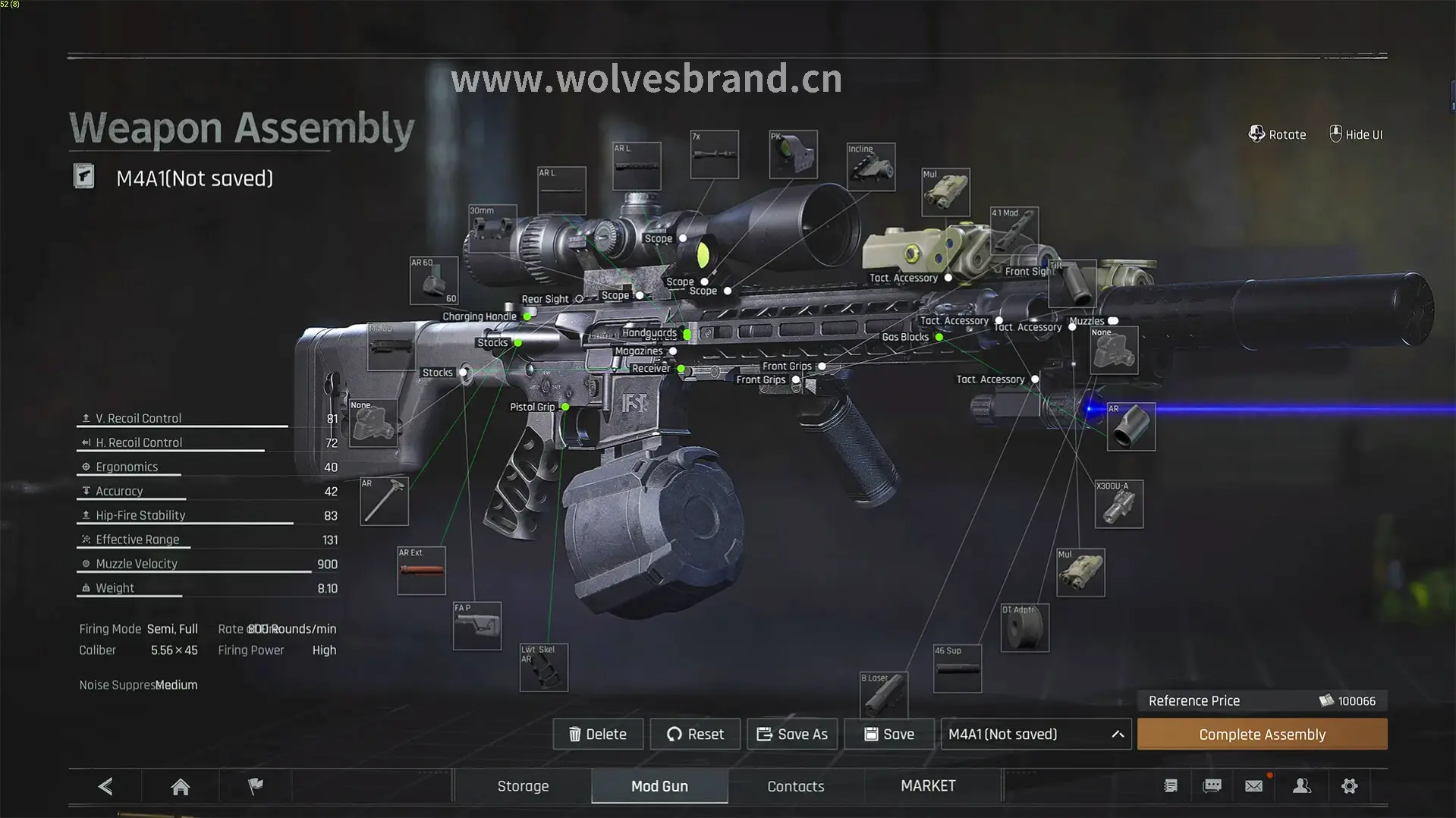Viewport: 1456px width, 818px height.
Task: Open the Contacts tab
Action: click(795, 786)
